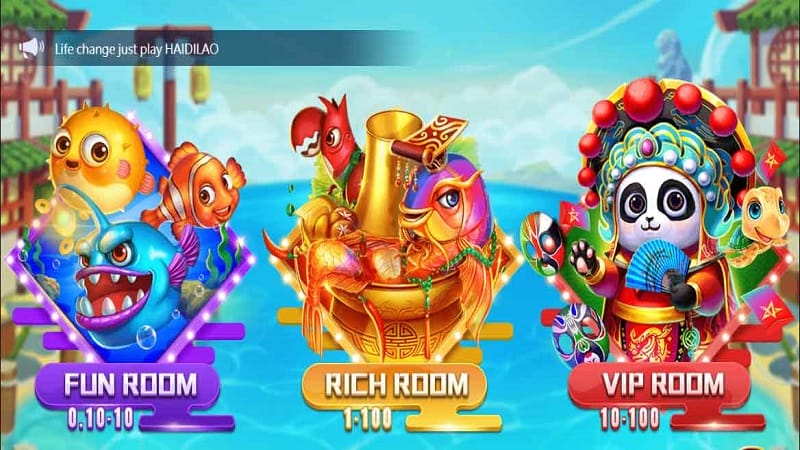This screenshot has height=450, width=800.
Task: Click the speaker announcement icon
Action: click(x=32, y=47)
